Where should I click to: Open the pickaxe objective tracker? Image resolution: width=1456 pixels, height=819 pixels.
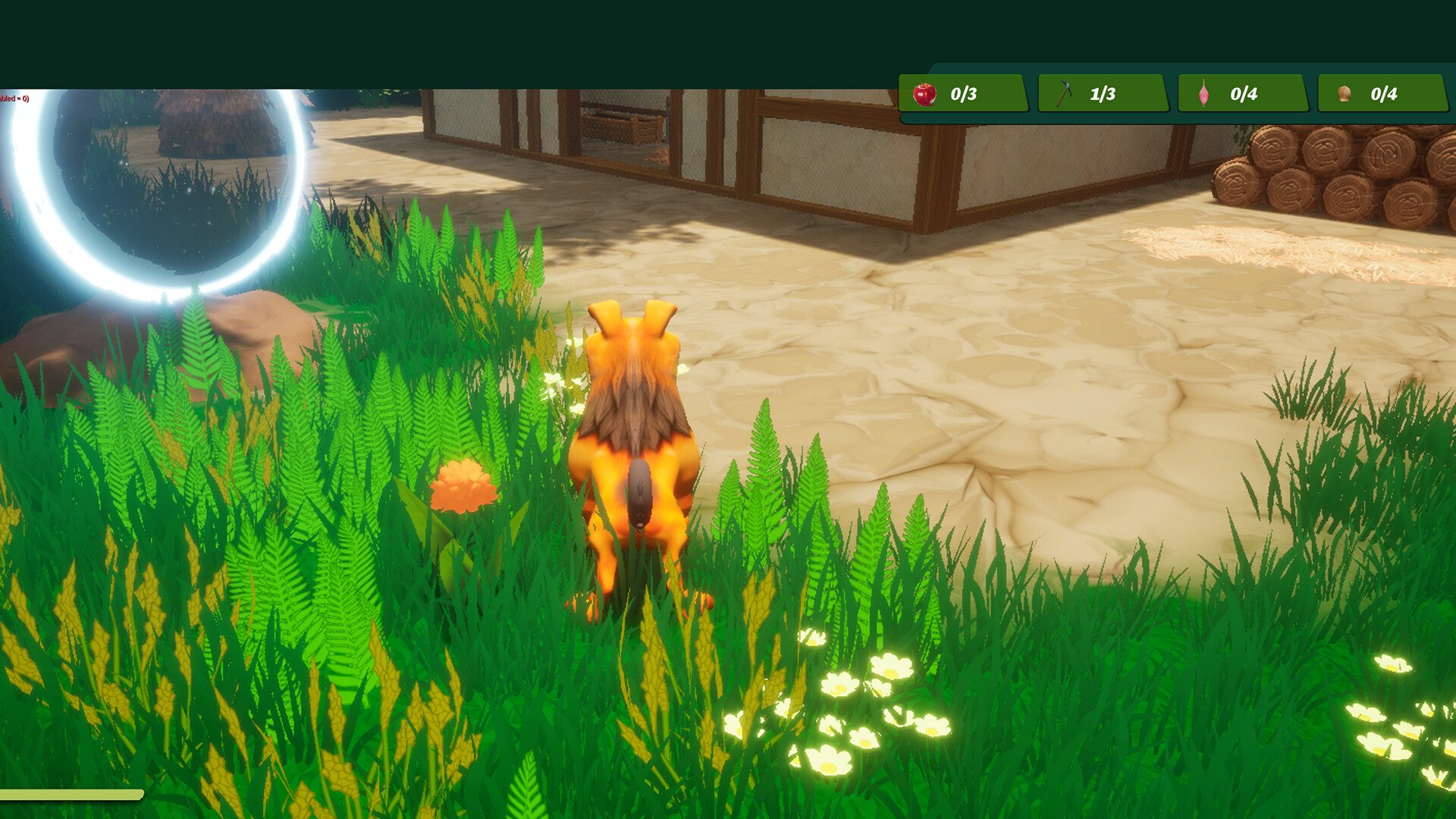(x=1101, y=94)
